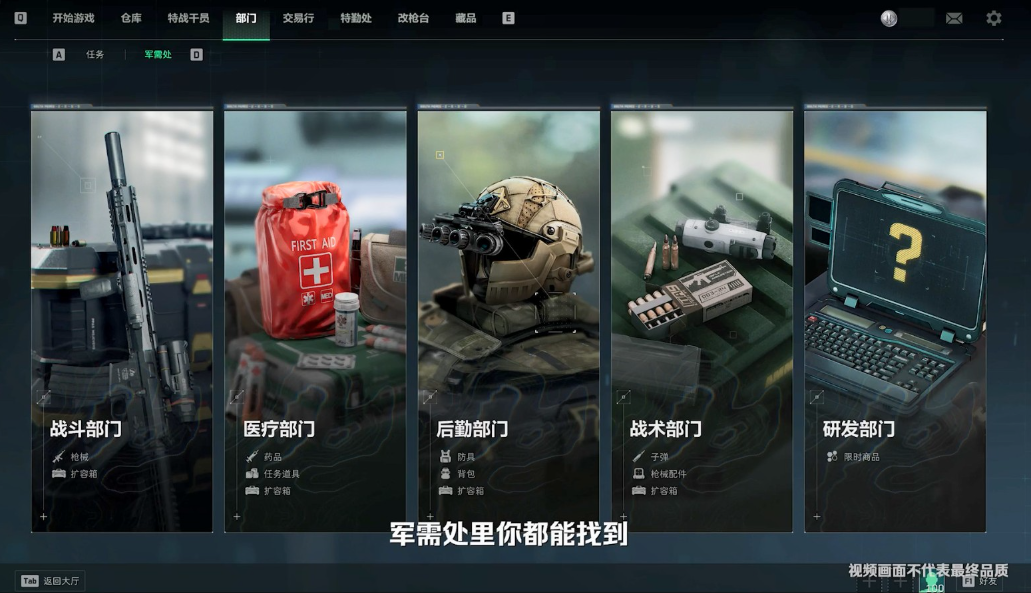
Task: Open the 开始游戏 (Start Game) tab
Action: [73, 18]
